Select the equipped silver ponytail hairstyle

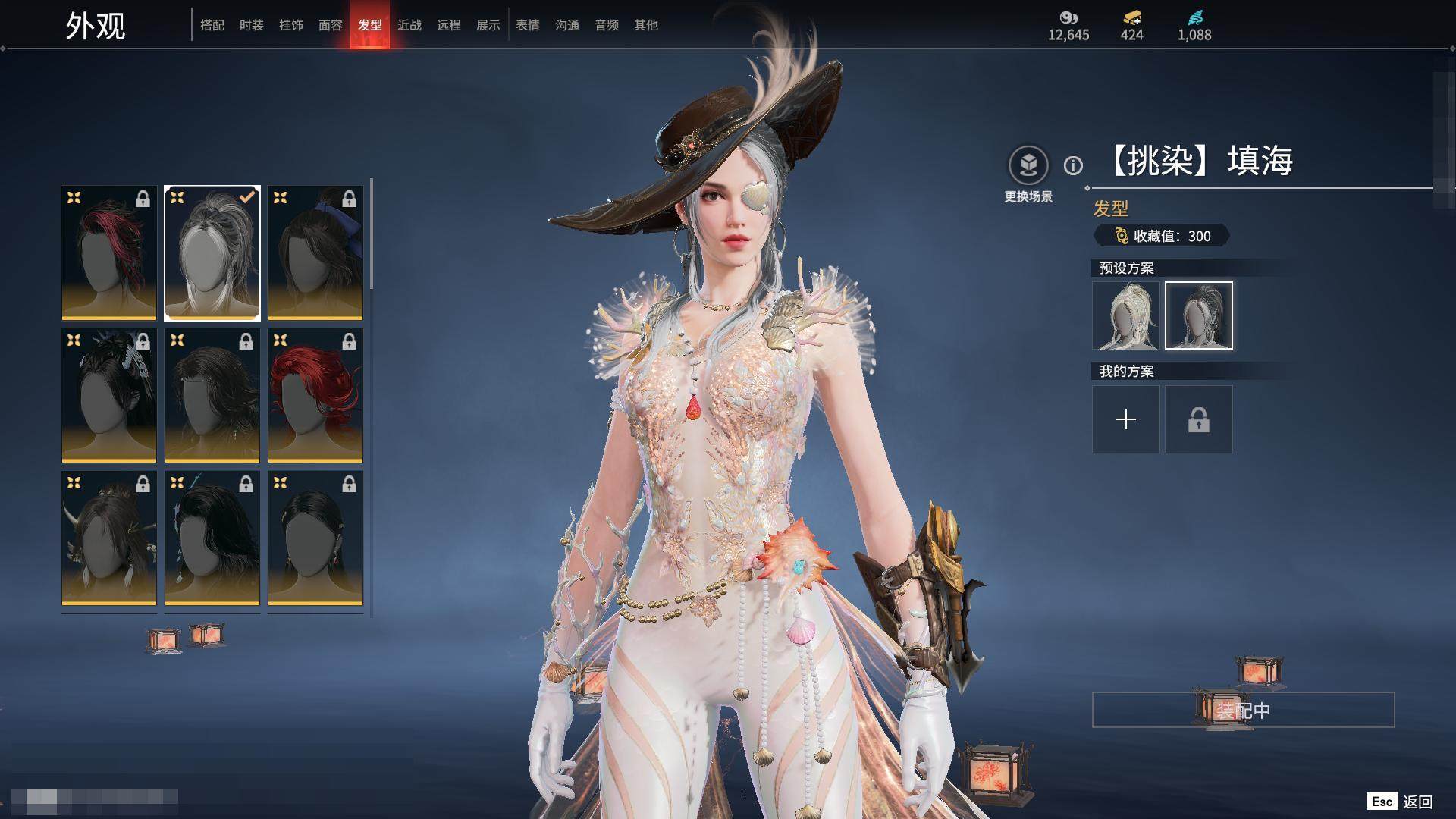212,253
